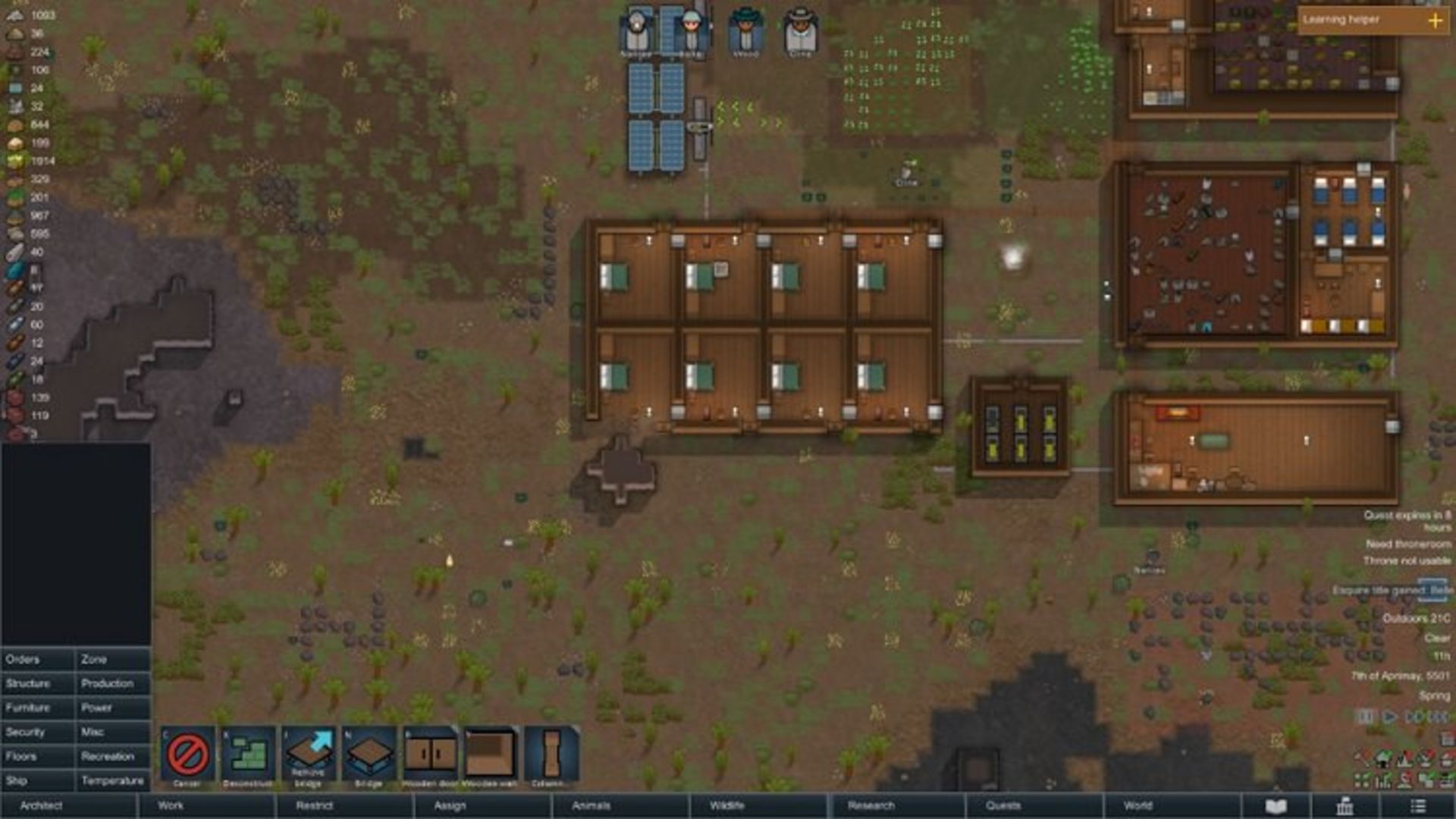Expand the Learning helper panel
Image resolution: width=1456 pixels, height=819 pixels.
1435,20
